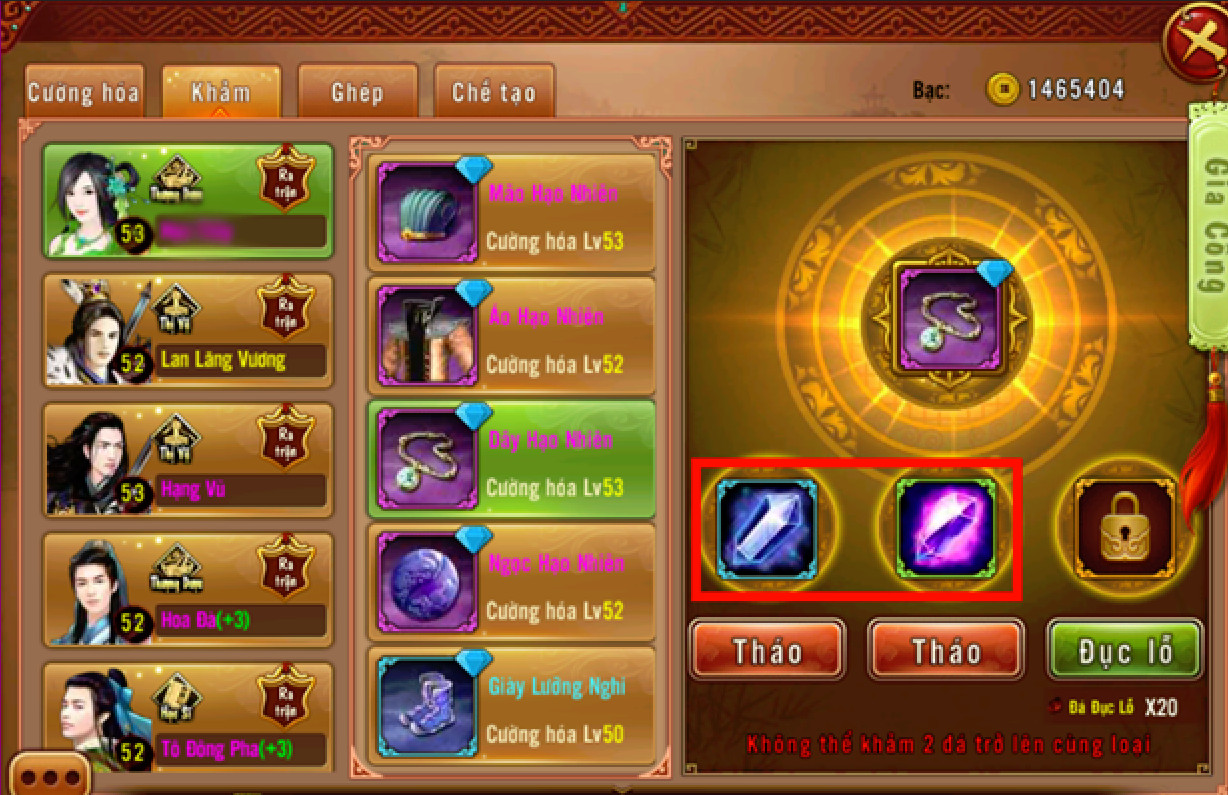1228x795 pixels.
Task: Select the Khảm tab
Action: click(221, 93)
